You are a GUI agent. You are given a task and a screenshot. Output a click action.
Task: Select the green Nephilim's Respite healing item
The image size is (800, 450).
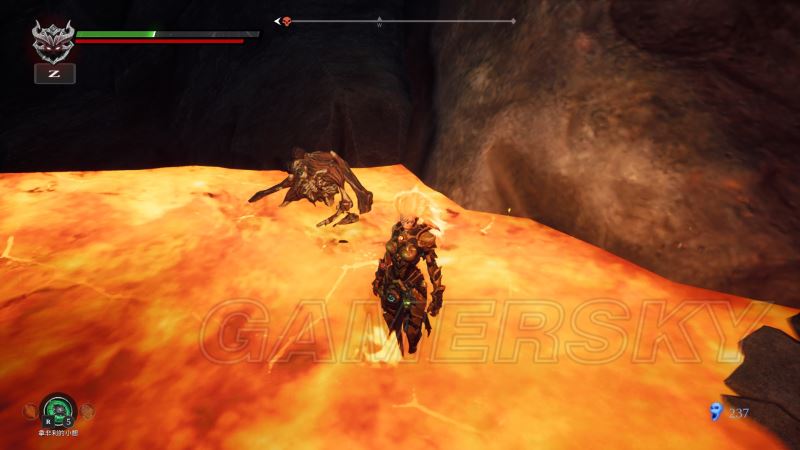(58, 410)
